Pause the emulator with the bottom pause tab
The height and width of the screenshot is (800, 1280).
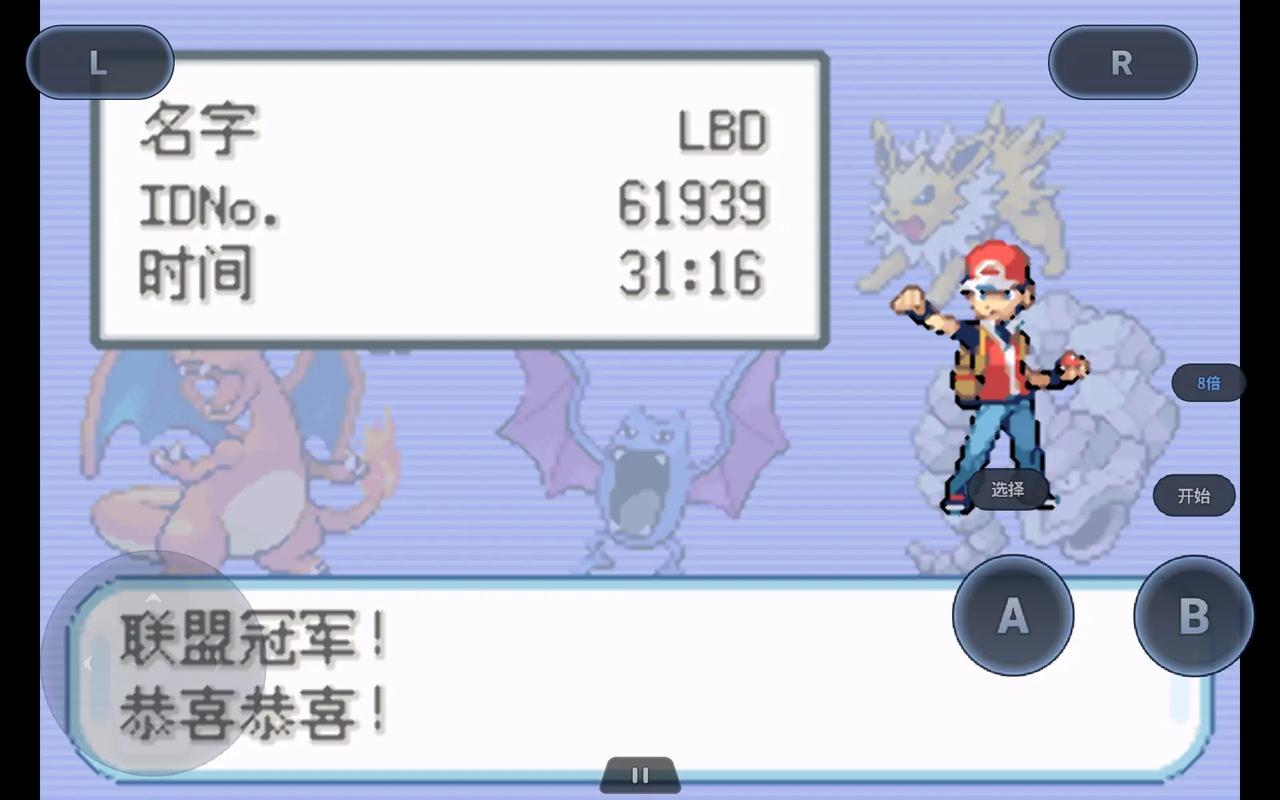click(640, 775)
